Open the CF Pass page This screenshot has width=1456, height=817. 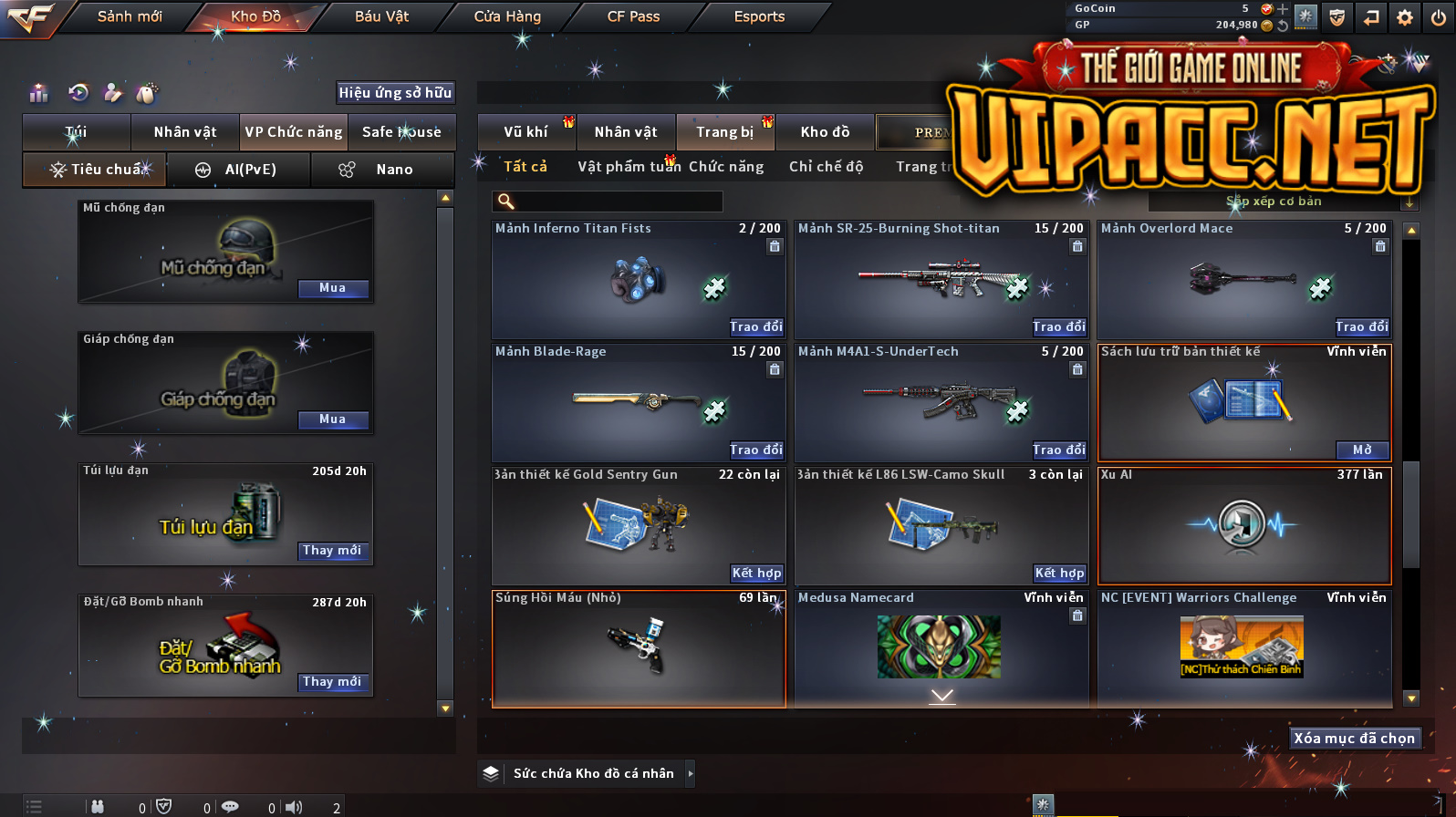[633, 16]
